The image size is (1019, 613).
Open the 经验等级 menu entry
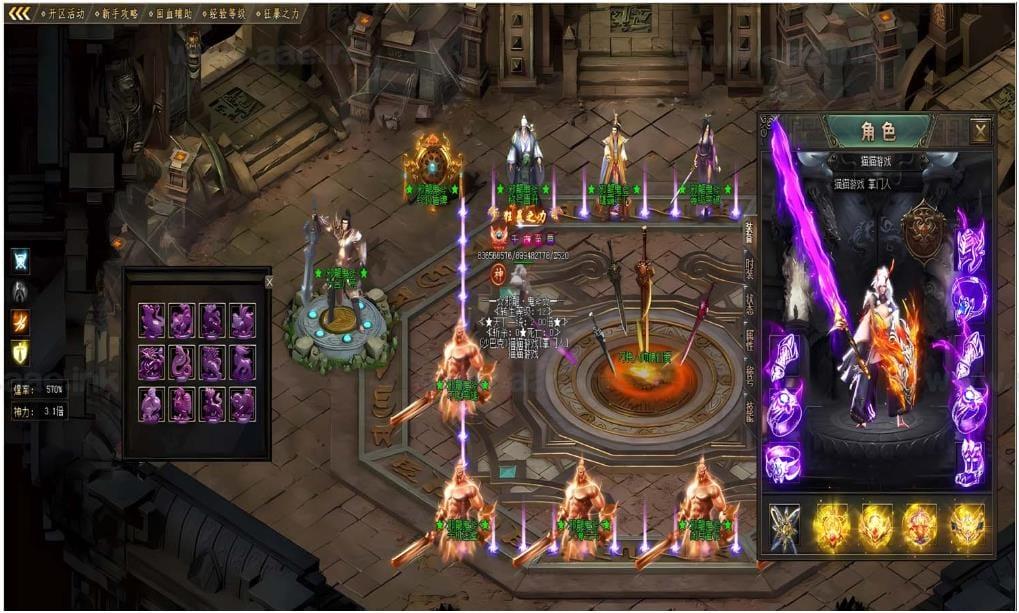point(228,14)
